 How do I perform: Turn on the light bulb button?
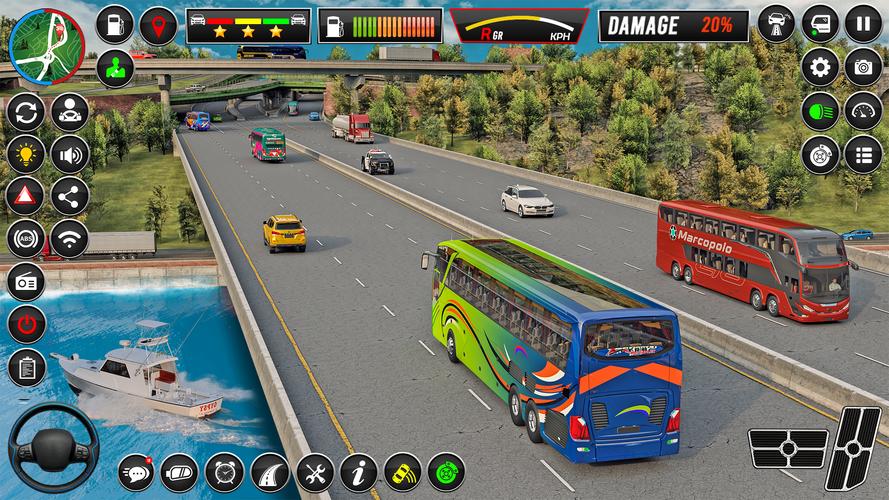(x=26, y=154)
